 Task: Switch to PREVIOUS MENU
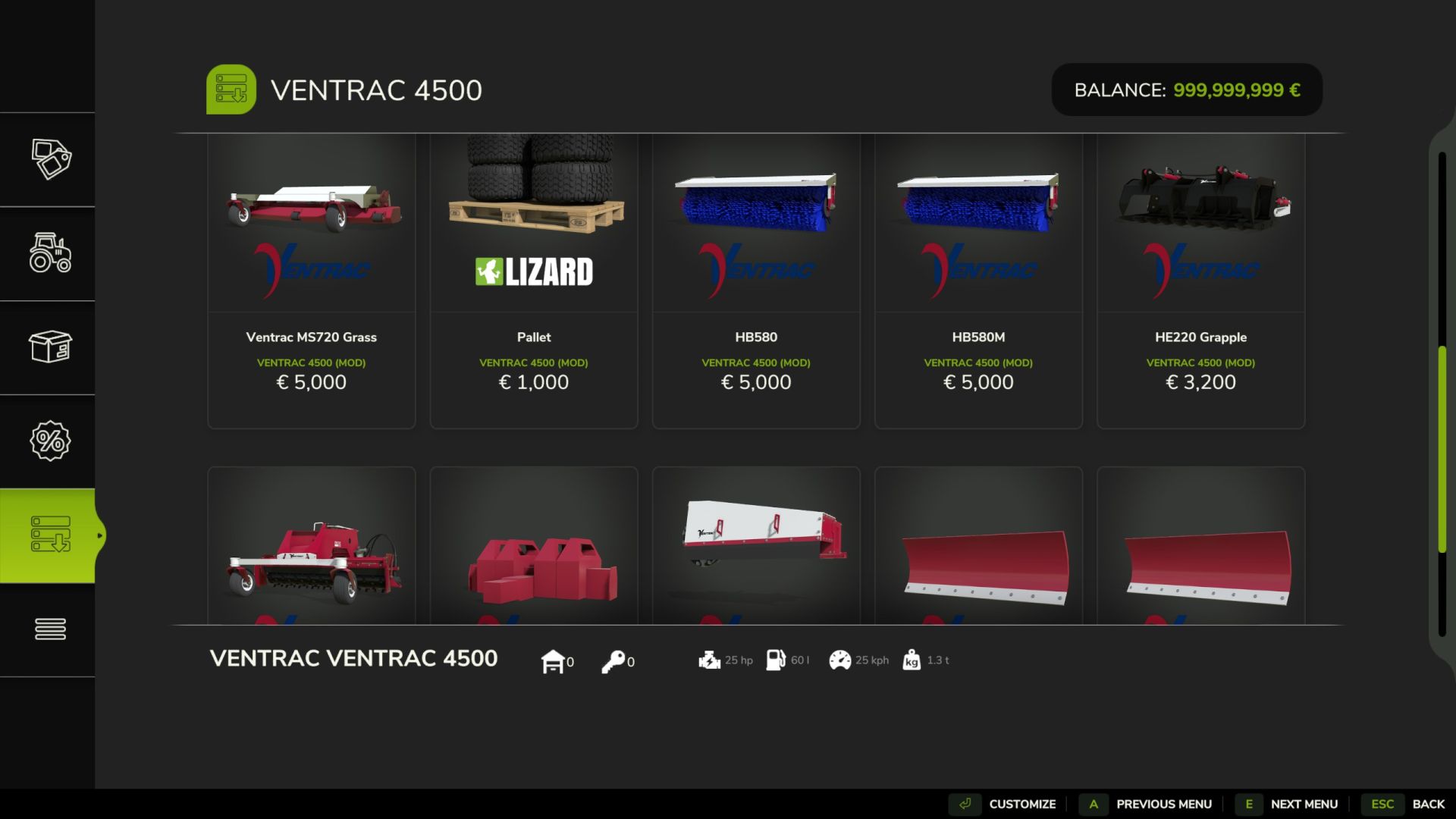[1165, 804]
